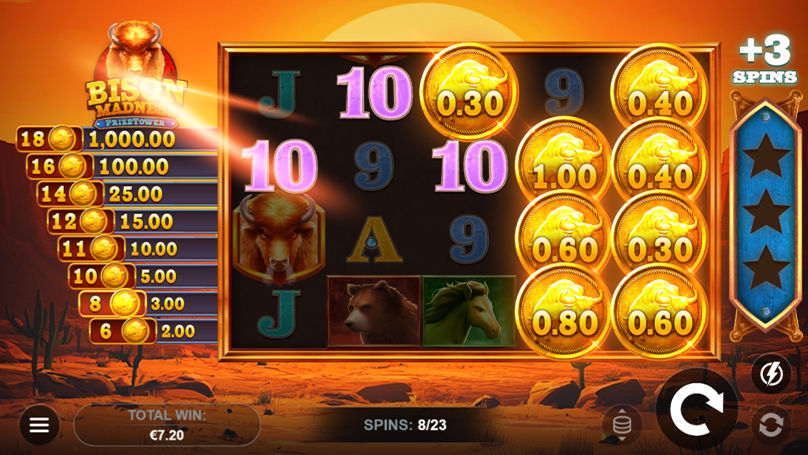Open the hamburger menu
808x455 pixels.
tap(39, 425)
